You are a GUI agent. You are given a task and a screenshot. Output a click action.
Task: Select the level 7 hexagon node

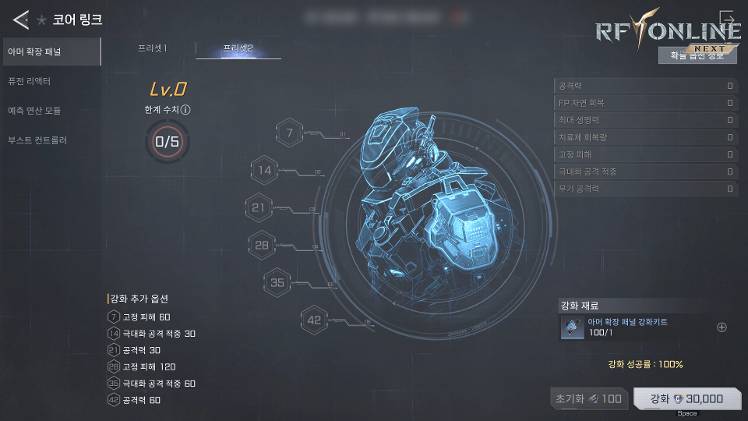pos(290,133)
